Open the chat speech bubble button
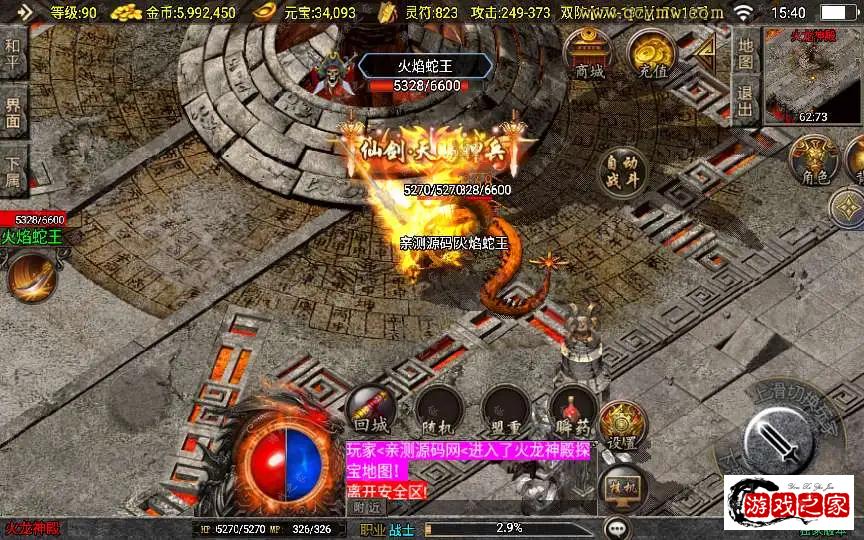Image resolution: width=864 pixels, height=540 pixels. click(617, 527)
